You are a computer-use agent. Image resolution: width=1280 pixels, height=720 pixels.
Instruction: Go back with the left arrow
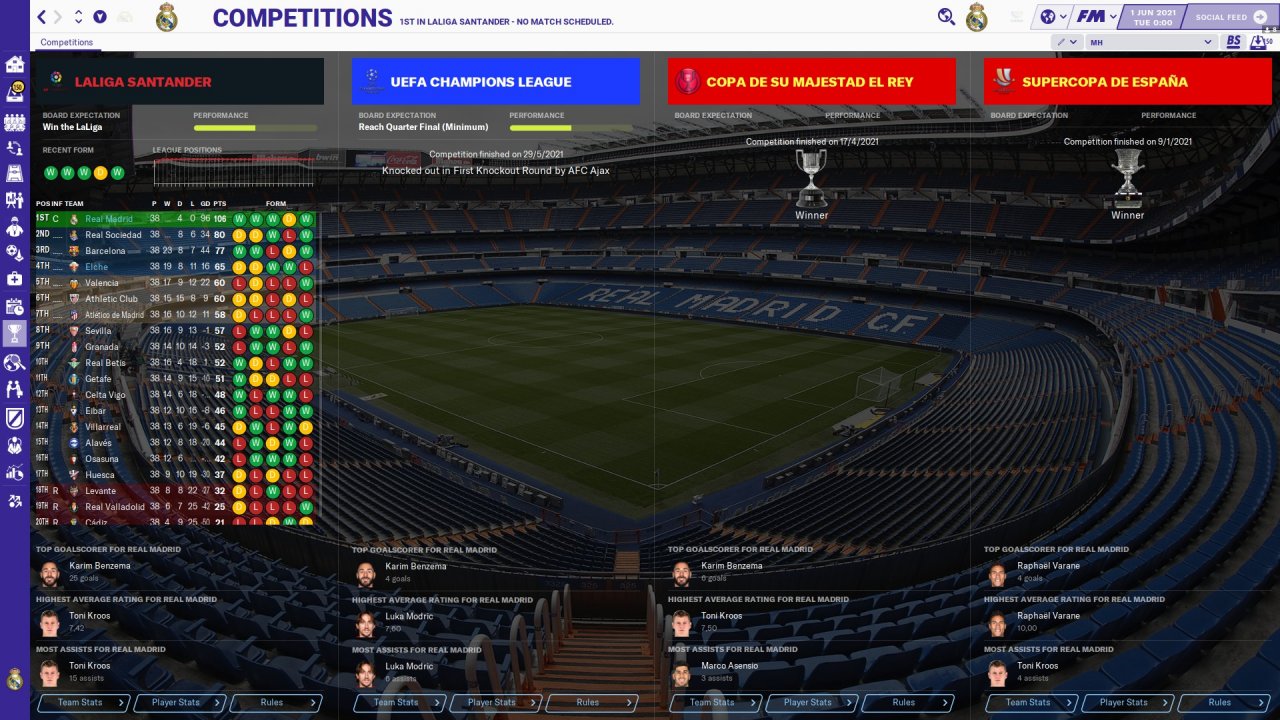[x=41, y=17]
